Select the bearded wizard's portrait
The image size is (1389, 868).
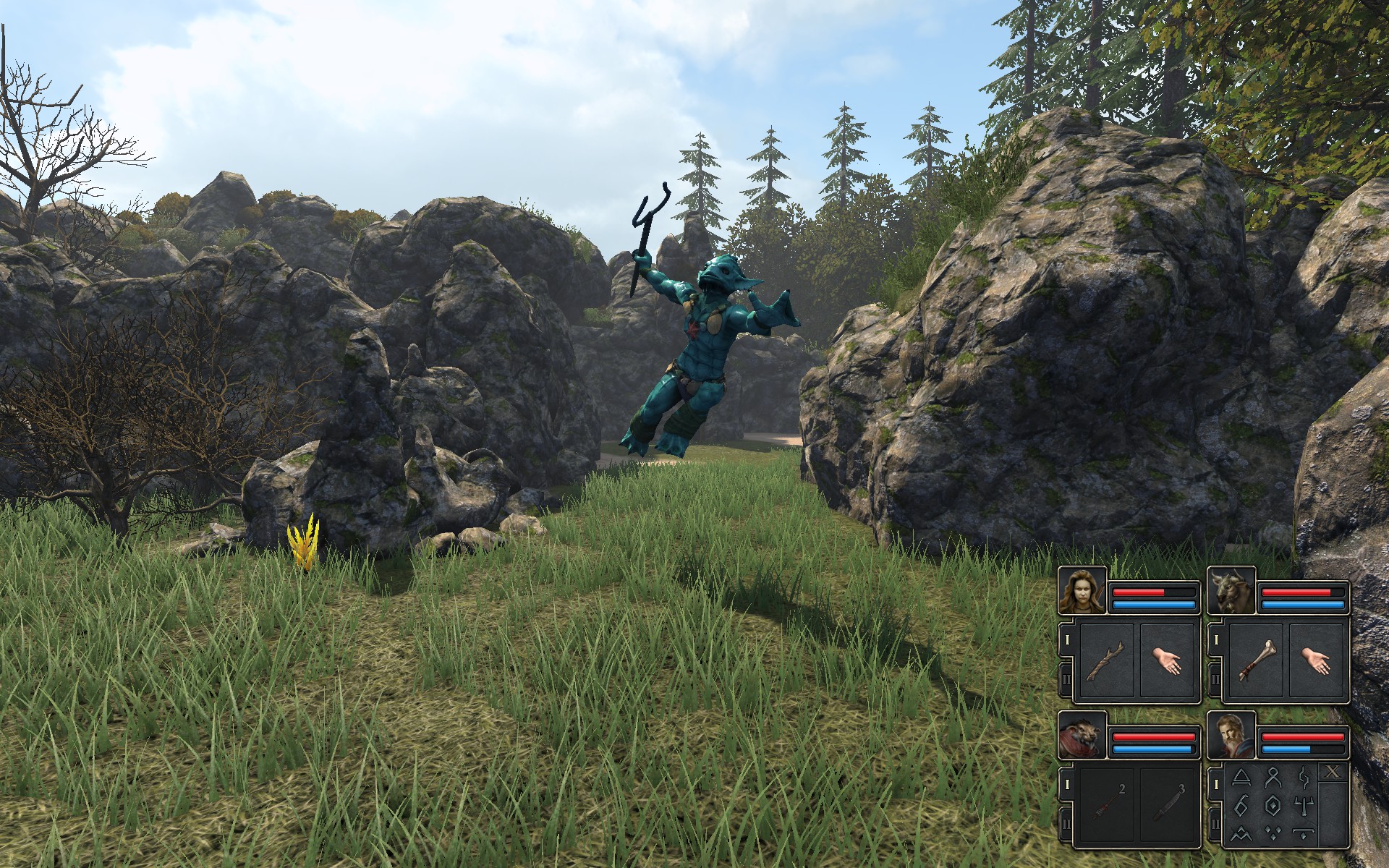pyautogui.click(x=1231, y=736)
